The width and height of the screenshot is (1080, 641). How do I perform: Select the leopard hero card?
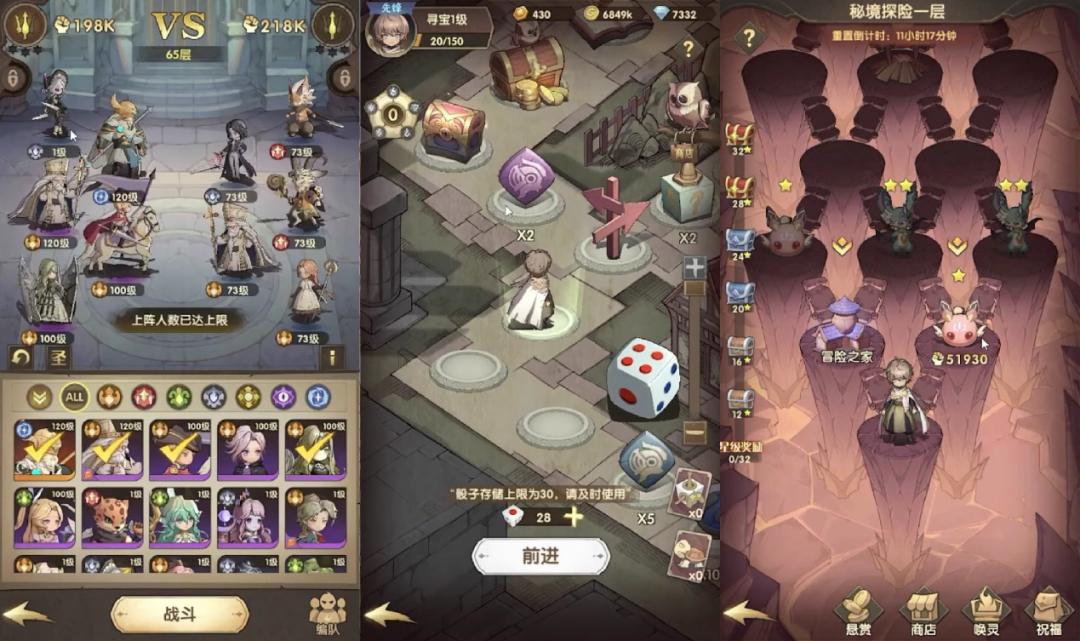coord(111,515)
